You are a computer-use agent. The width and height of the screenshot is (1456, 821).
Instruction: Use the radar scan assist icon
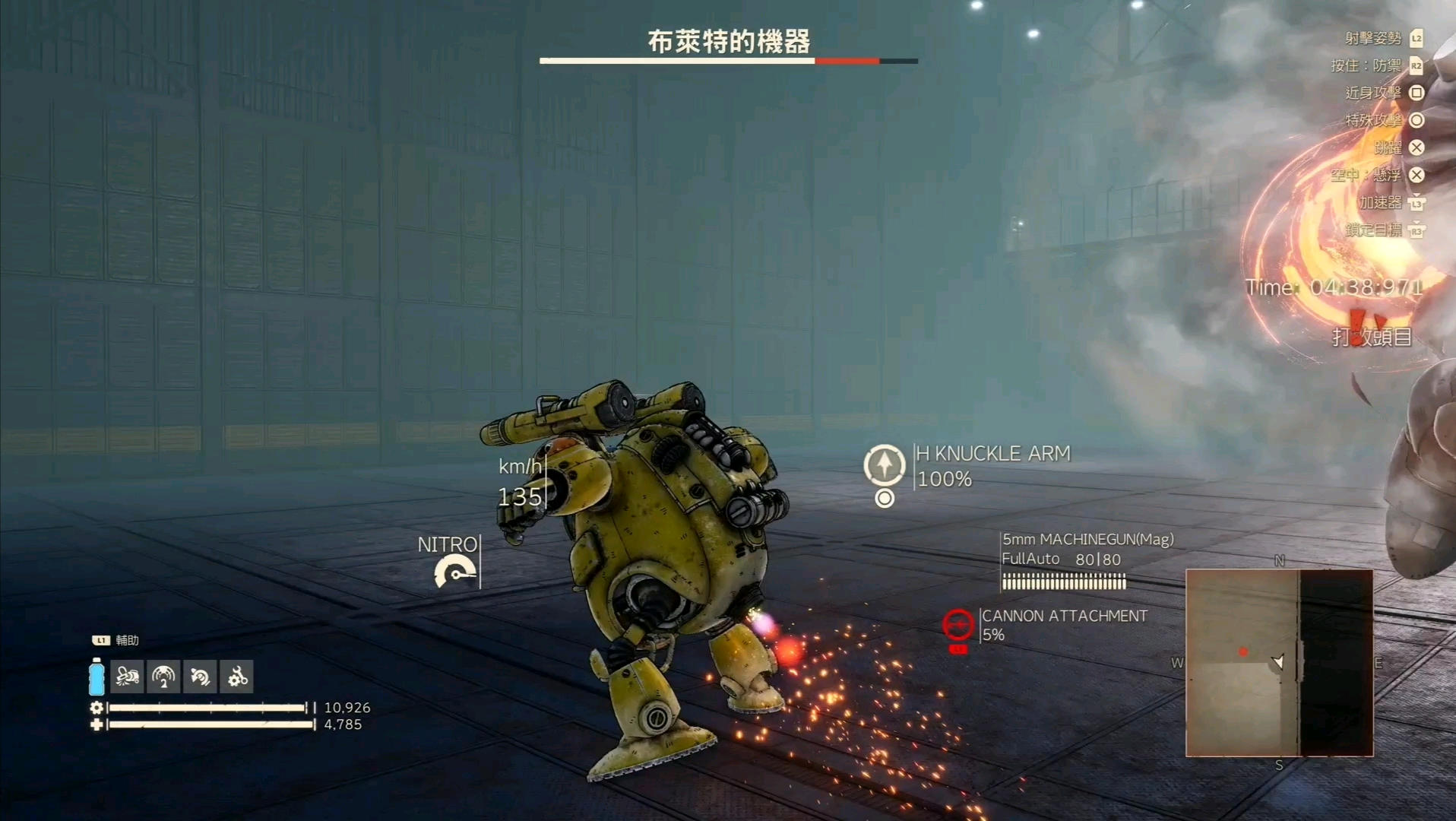[x=163, y=677]
